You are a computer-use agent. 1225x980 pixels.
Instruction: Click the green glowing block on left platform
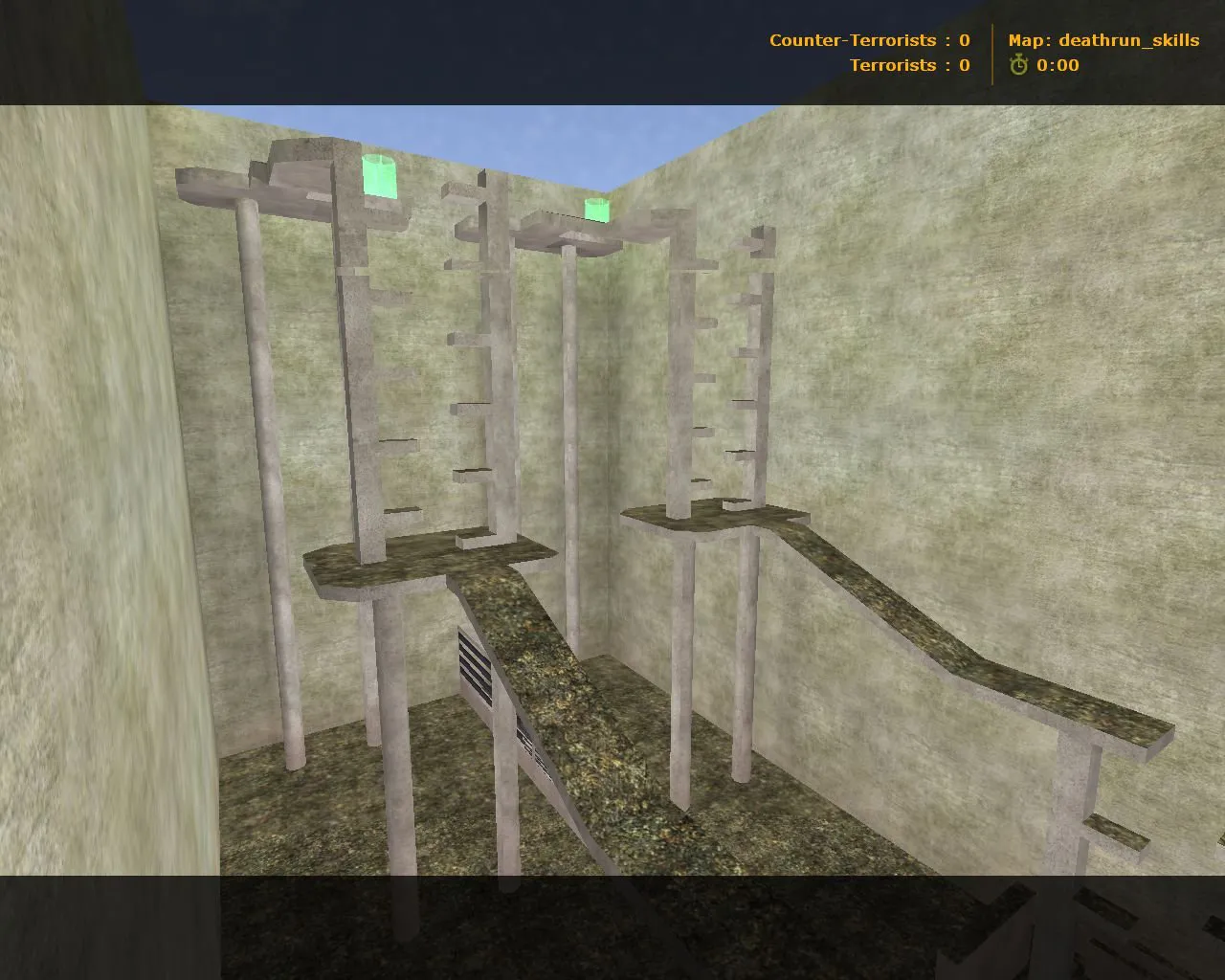379,177
